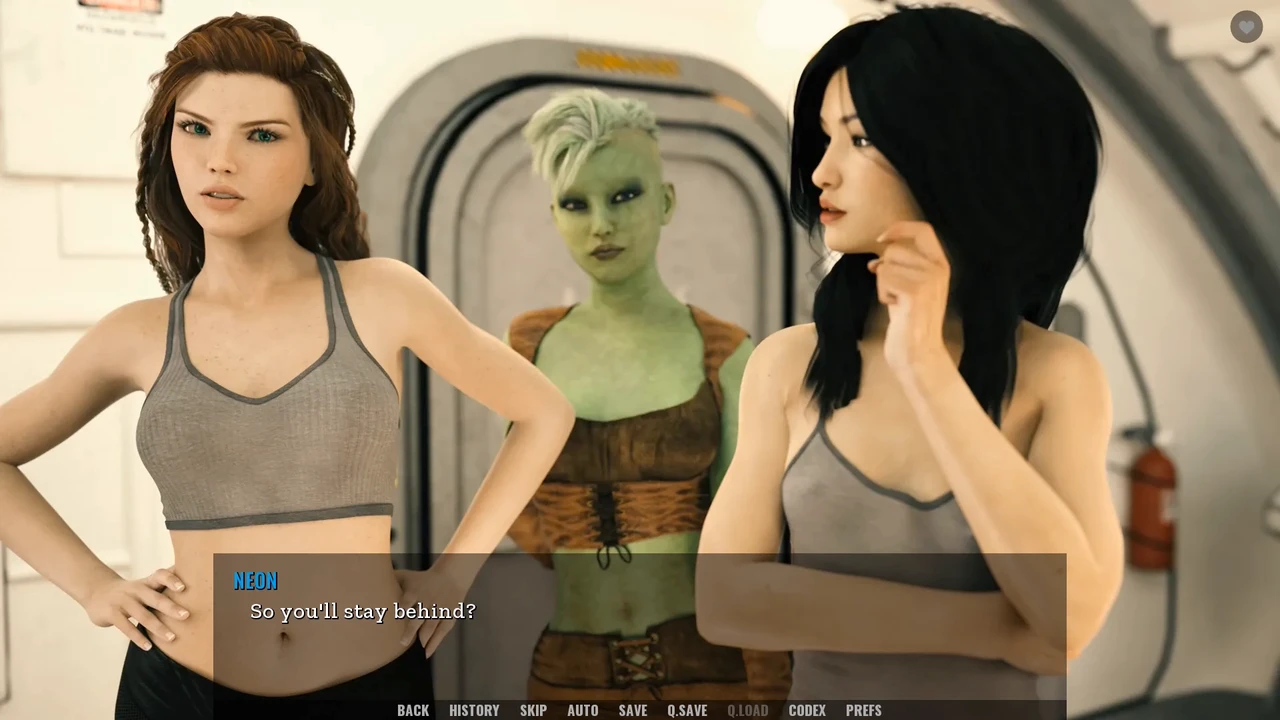Click the heart icon in the corner
The width and height of the screenshot is (1280, 720).
pyautogui.click(x=1246, y=27)
